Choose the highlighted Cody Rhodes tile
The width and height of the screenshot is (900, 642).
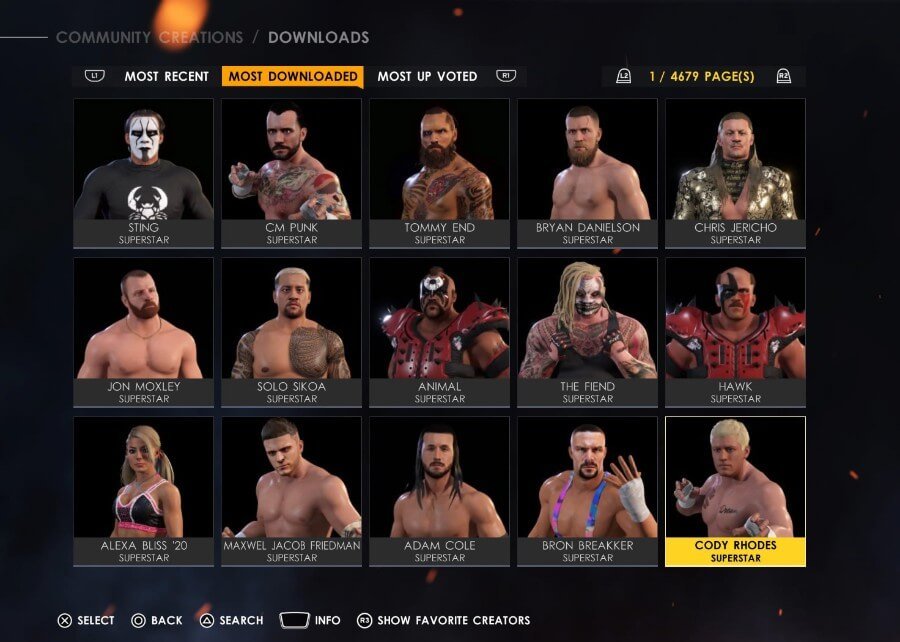[735, 491]
